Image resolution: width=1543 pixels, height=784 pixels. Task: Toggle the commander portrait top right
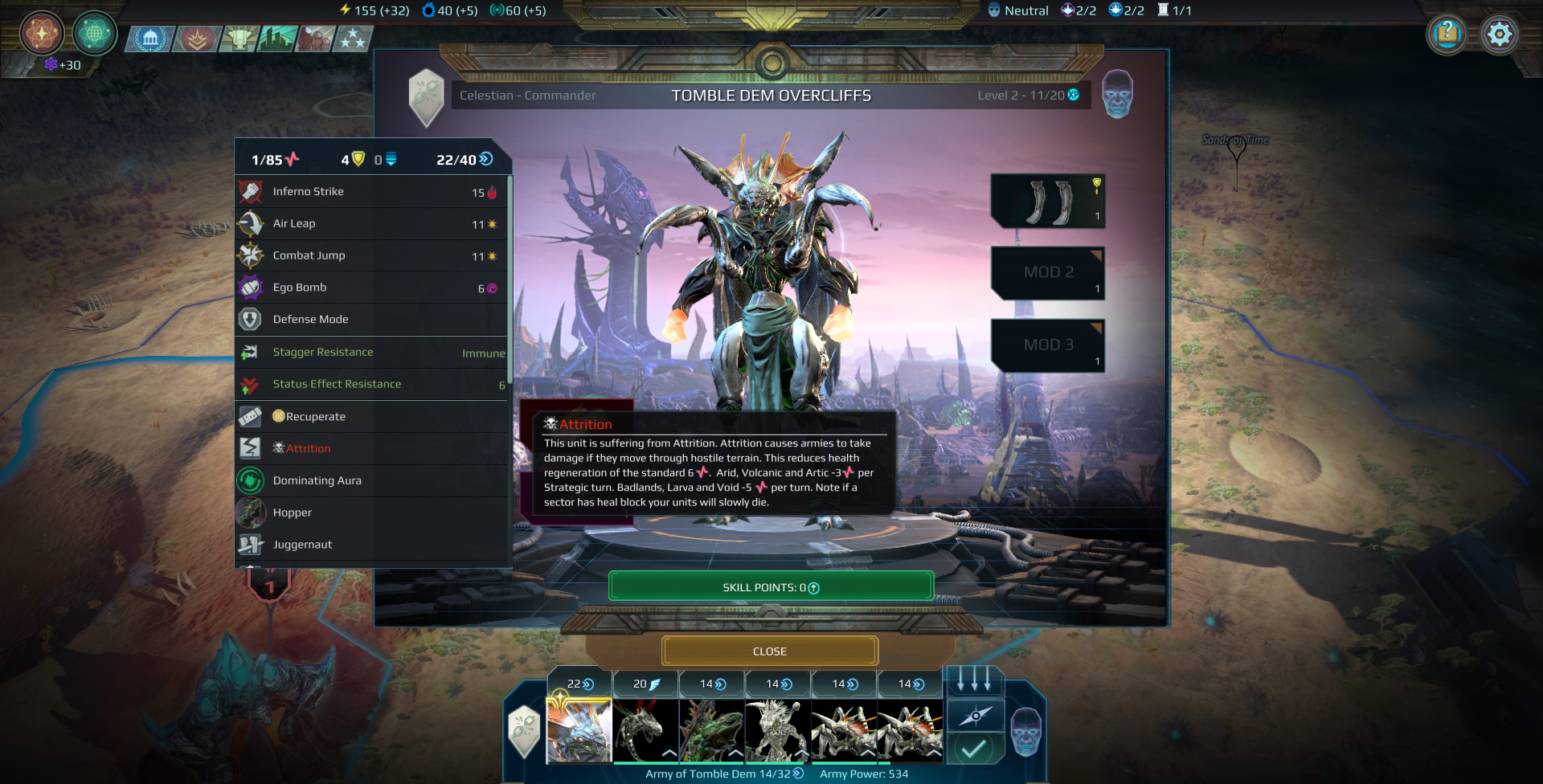coord(1116,95)
